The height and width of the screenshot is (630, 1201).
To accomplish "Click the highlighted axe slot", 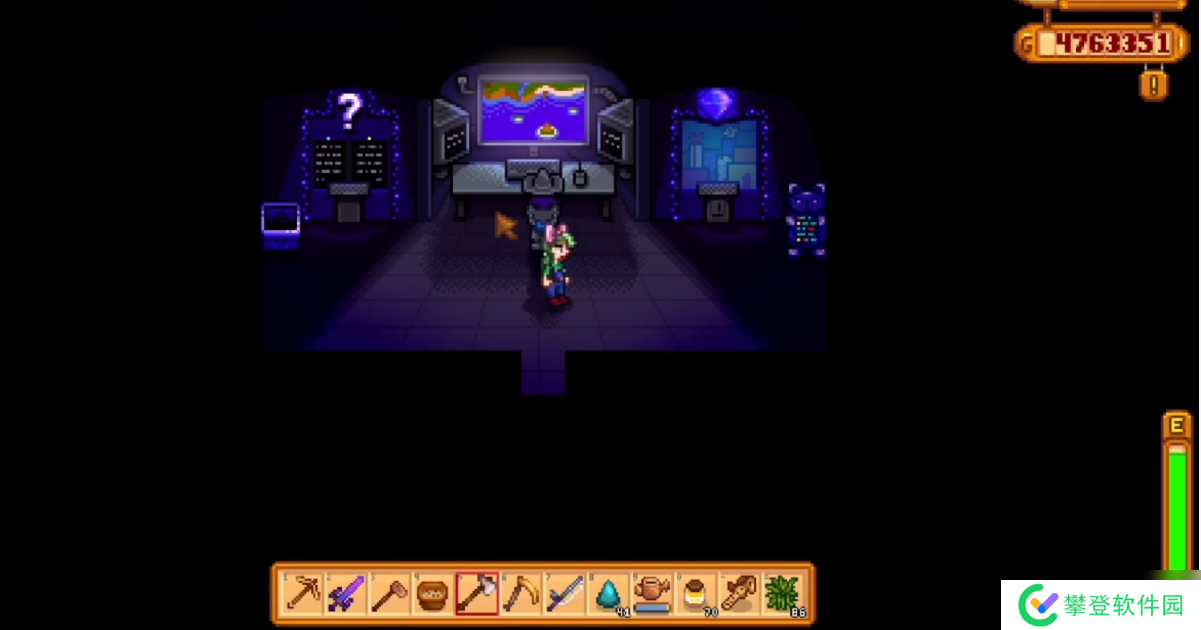I will pos(477,594).
